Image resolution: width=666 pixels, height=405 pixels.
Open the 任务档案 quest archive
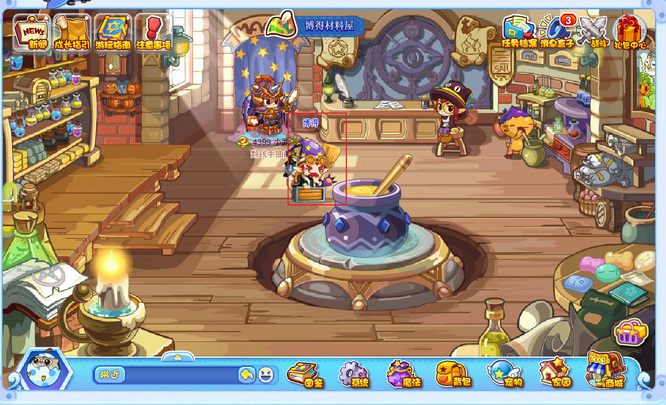tap(519, 32)
